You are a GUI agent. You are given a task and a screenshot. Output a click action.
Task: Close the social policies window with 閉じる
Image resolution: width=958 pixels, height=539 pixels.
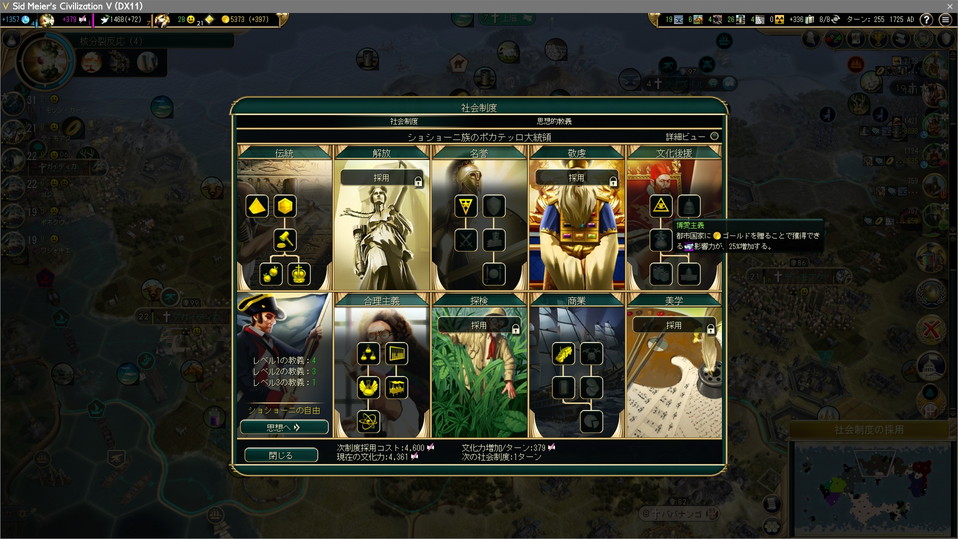pyautogui.click(x=281, y=455)
